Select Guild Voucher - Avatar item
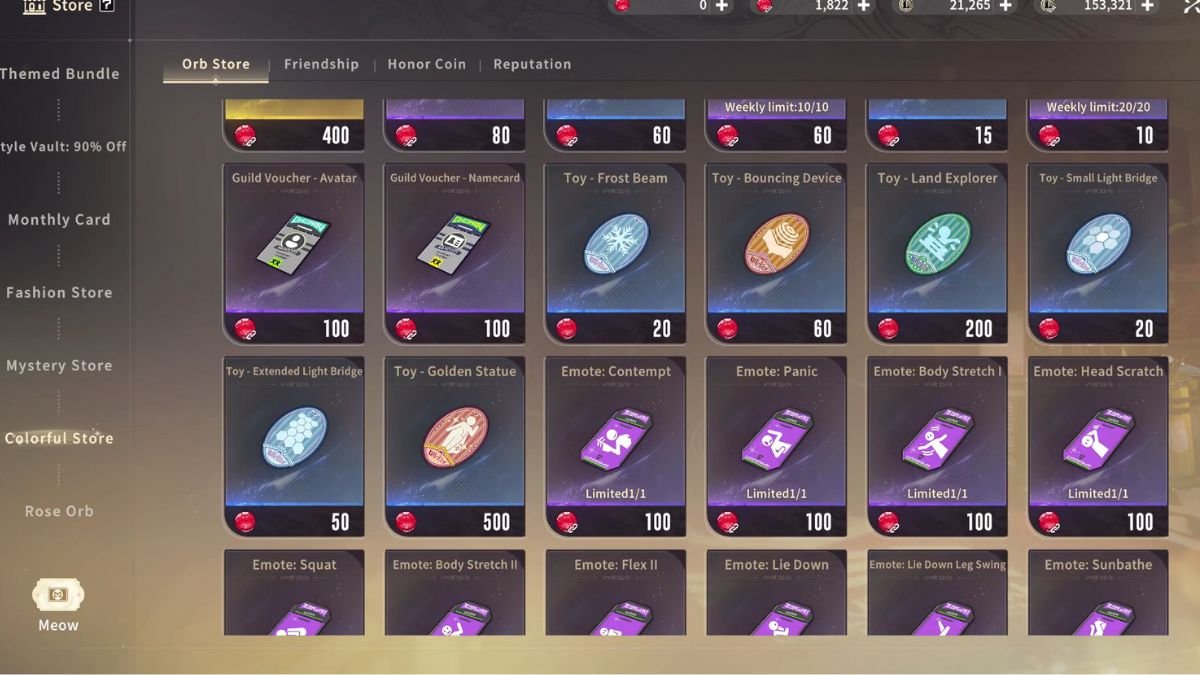 tap(294, 254)
